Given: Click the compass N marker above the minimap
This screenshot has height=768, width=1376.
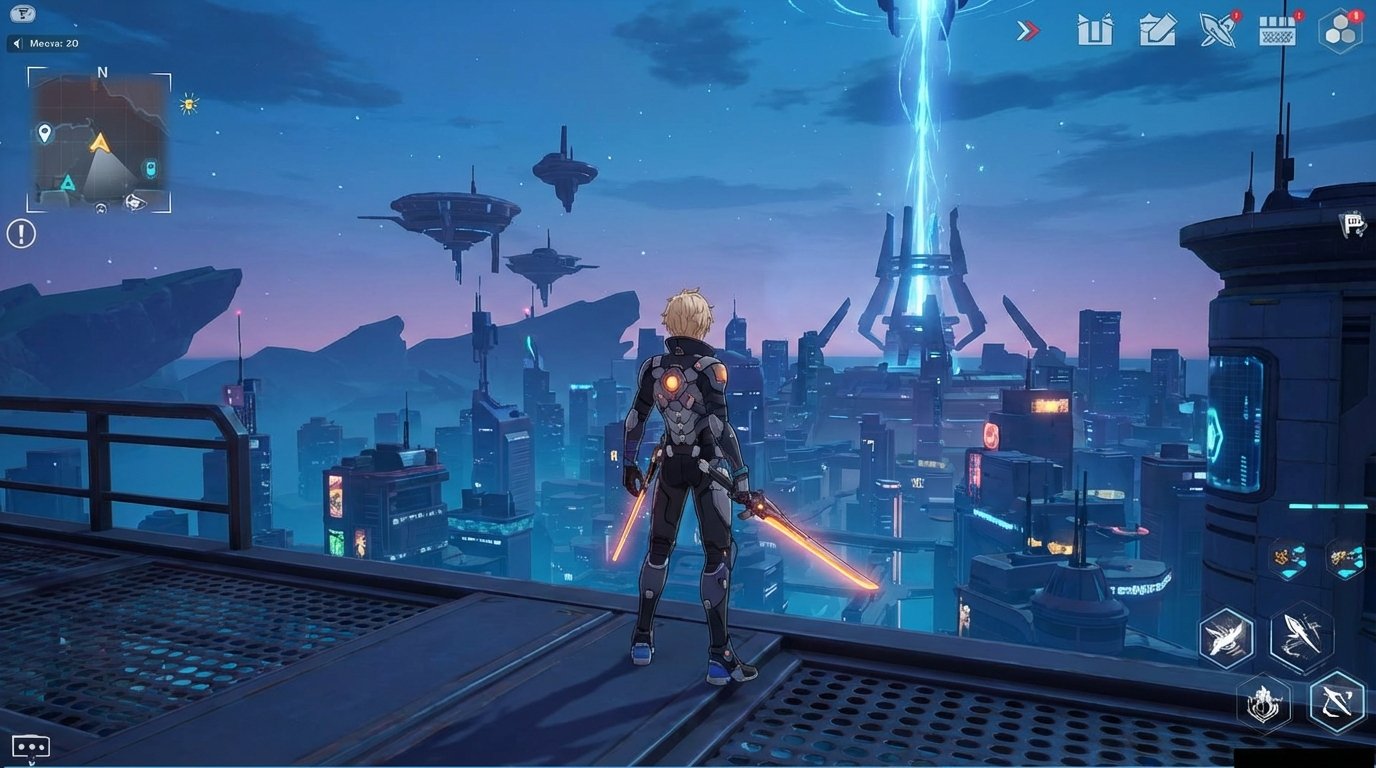Looking at the screenshot, I should (x=100, y=72).
